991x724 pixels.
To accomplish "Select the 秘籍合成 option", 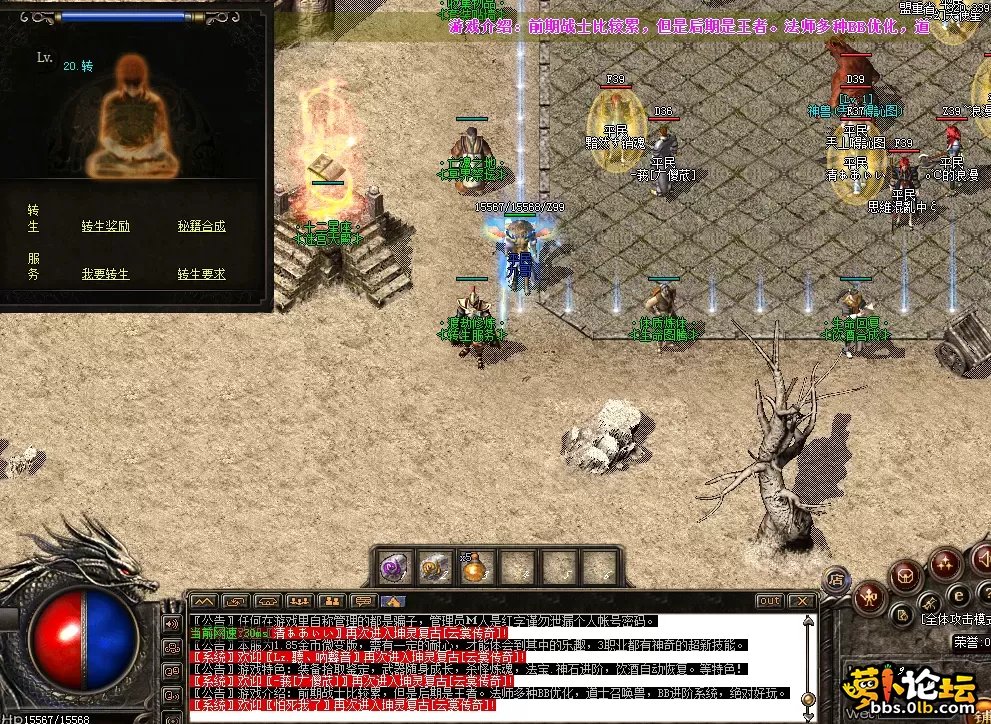I will [201, 227].
